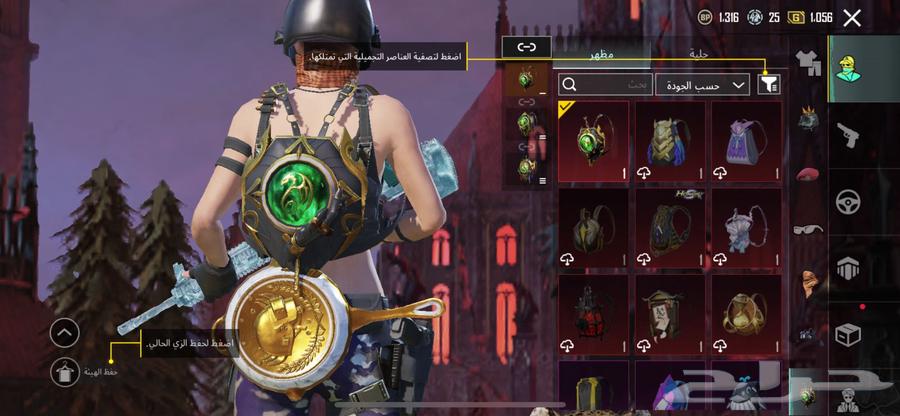Open the crate box category
900x416 pixels.
click(x=849, y=333)
